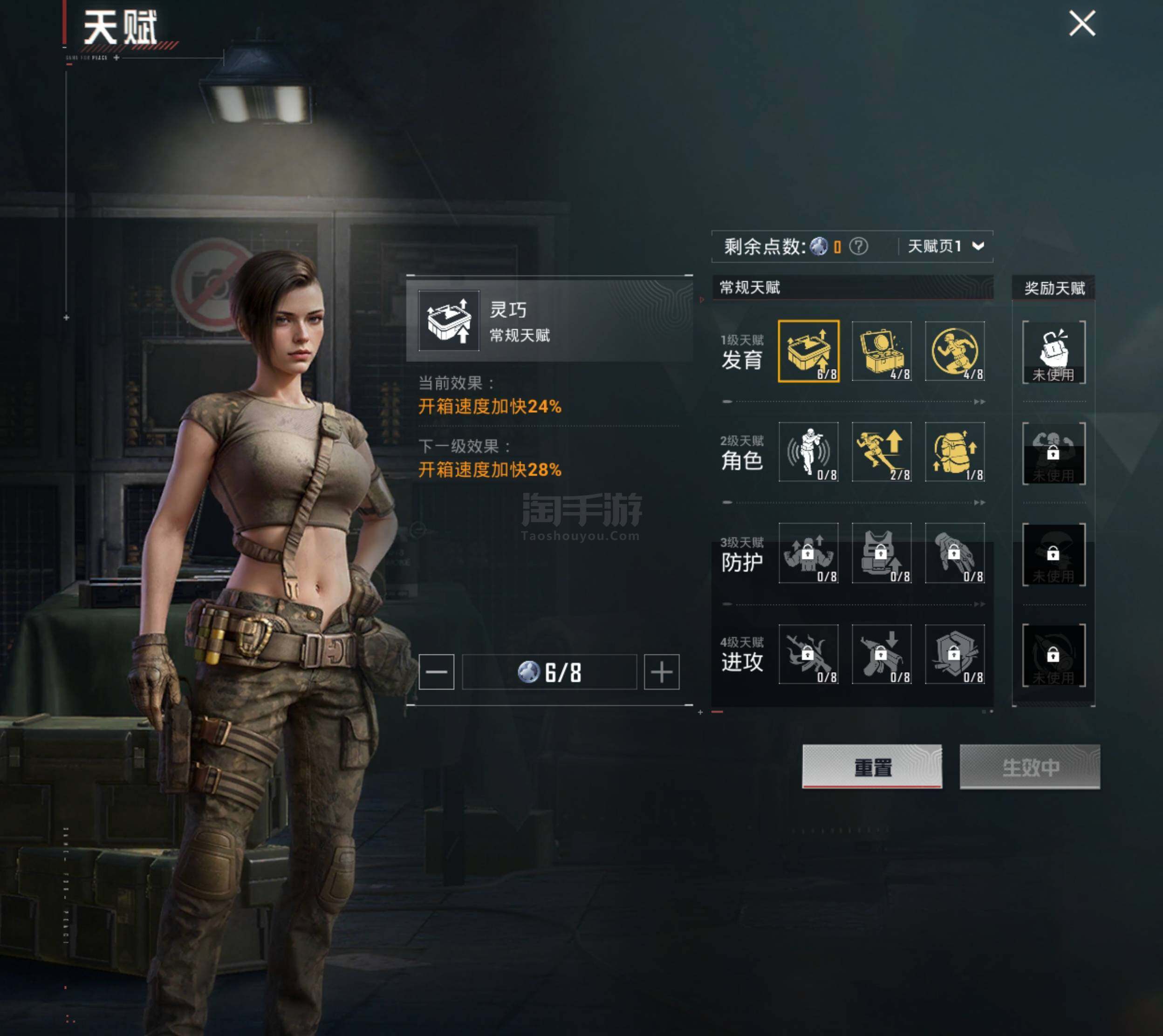Screen dimensions: 1163x1036
Task: Select the backpack capacity talent
Action: [x=955, y=451]
